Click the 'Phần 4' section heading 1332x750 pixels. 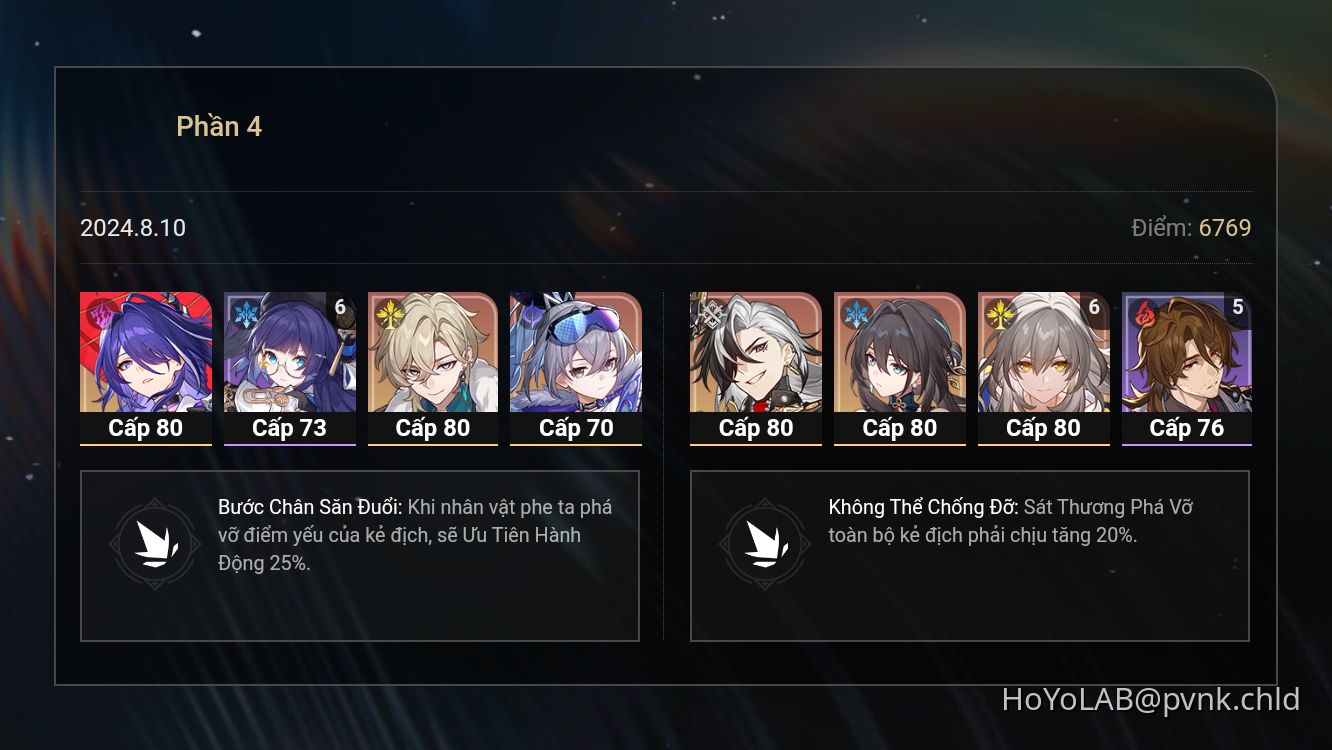pos(220,126)
